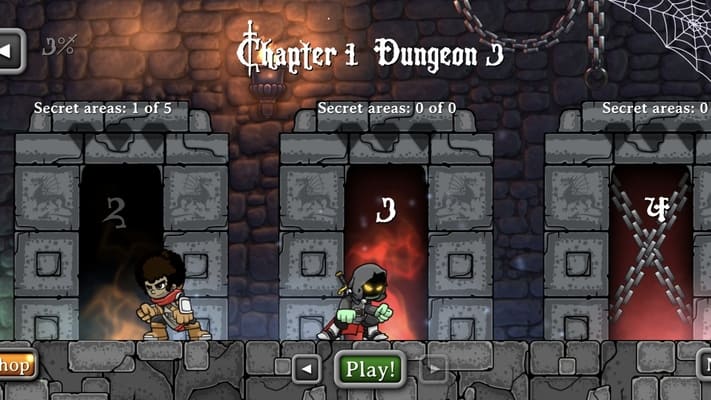Choose the dungeon 2 doorway
The image size is (711, 400).
tap(120, 250)
